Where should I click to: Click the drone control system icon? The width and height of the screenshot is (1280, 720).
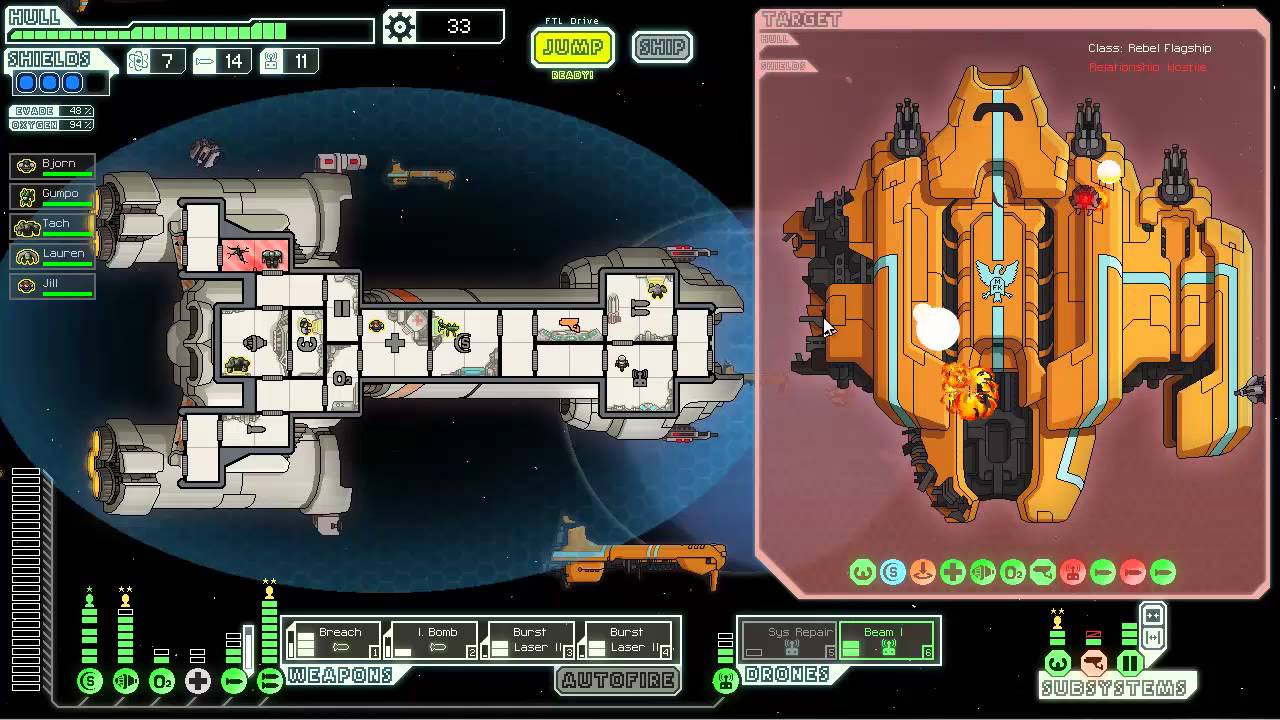point(726,682)
